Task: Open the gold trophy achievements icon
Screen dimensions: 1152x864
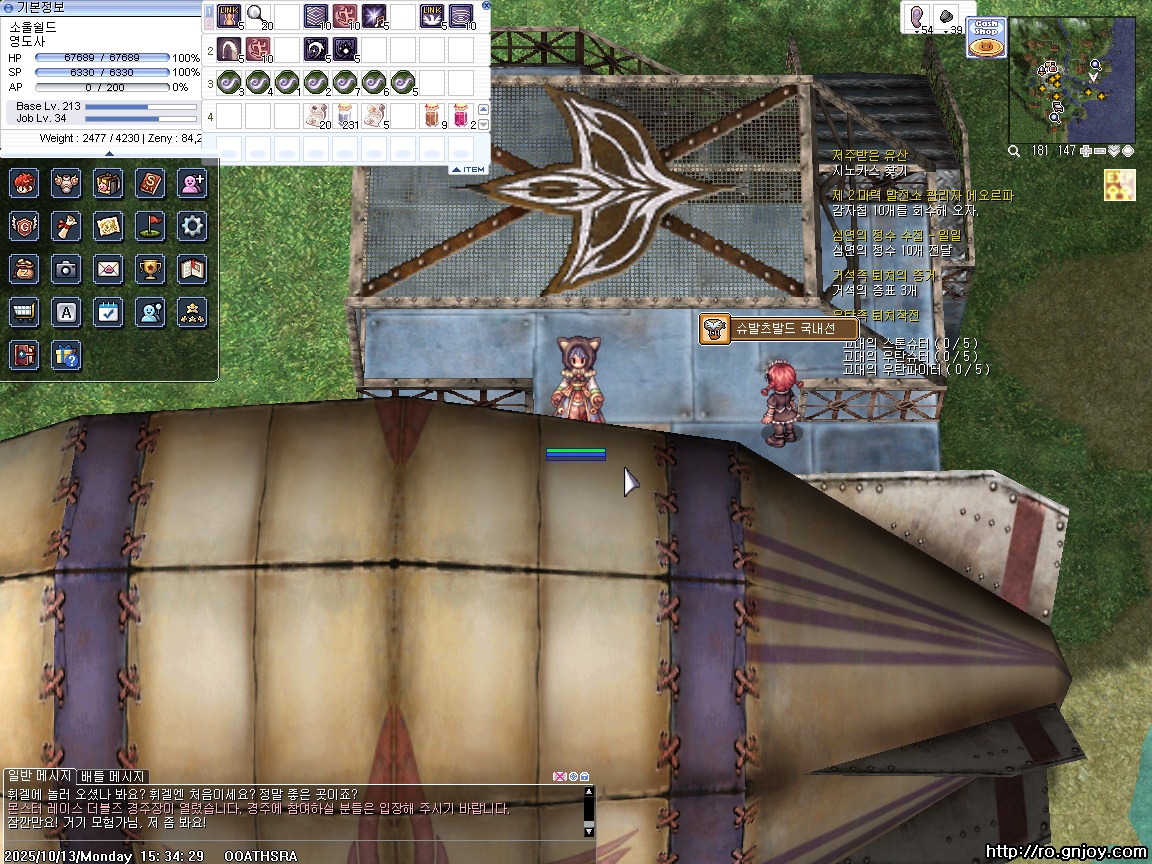Action: tap(150, 268)
